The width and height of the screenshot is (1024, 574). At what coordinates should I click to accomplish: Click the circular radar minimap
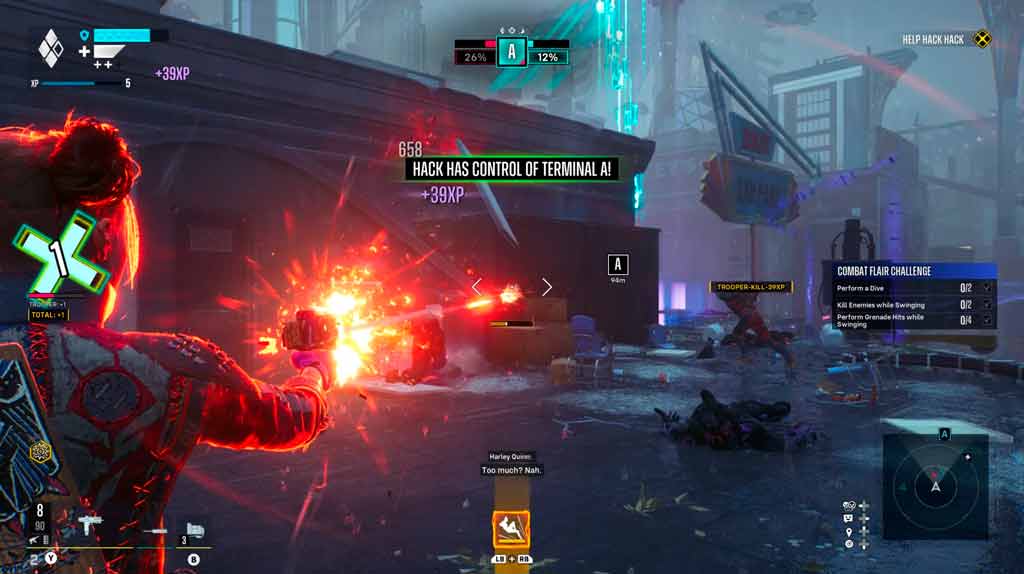[x=936, y=486]
